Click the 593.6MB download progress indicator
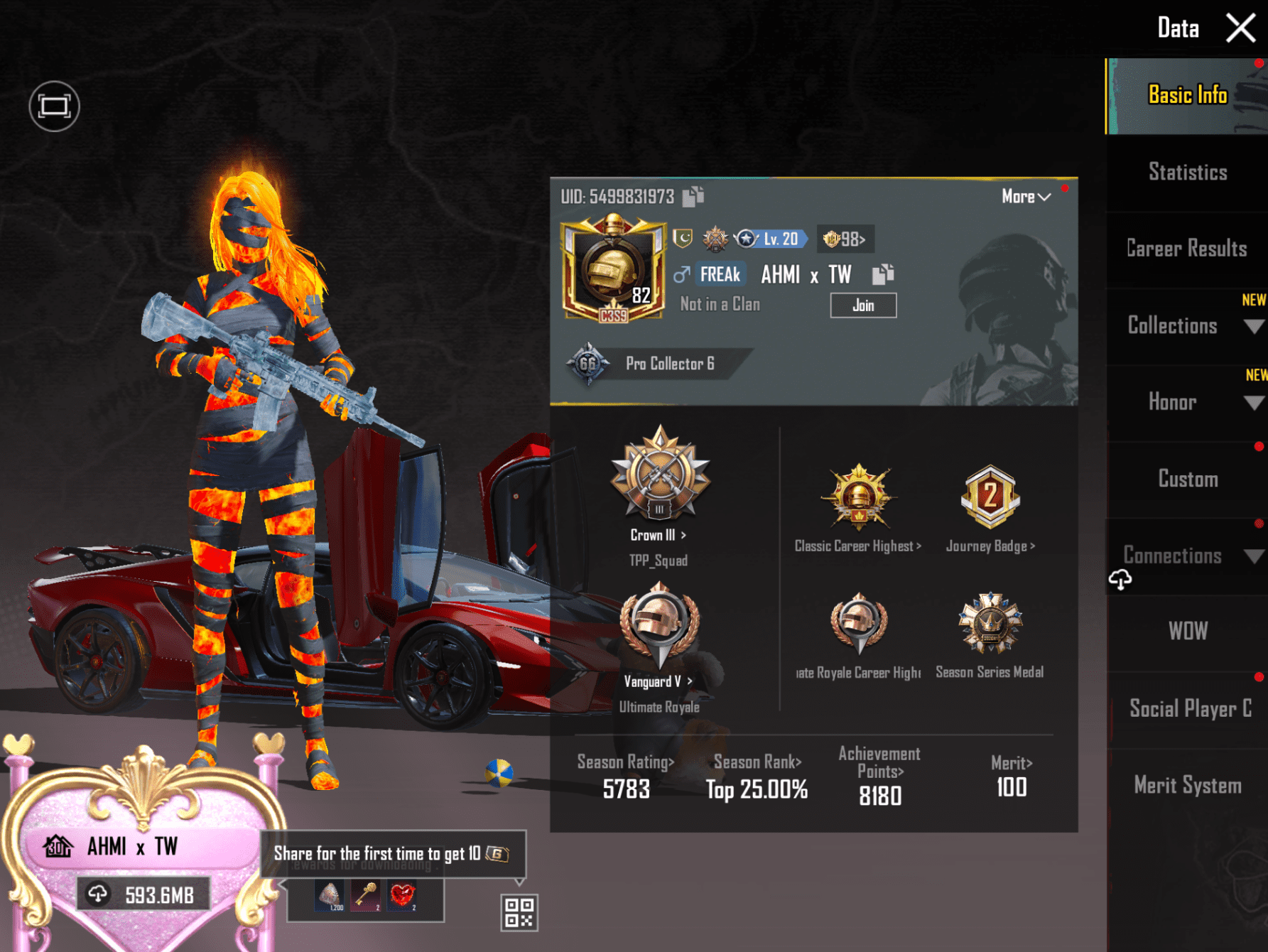 [143, 894]
